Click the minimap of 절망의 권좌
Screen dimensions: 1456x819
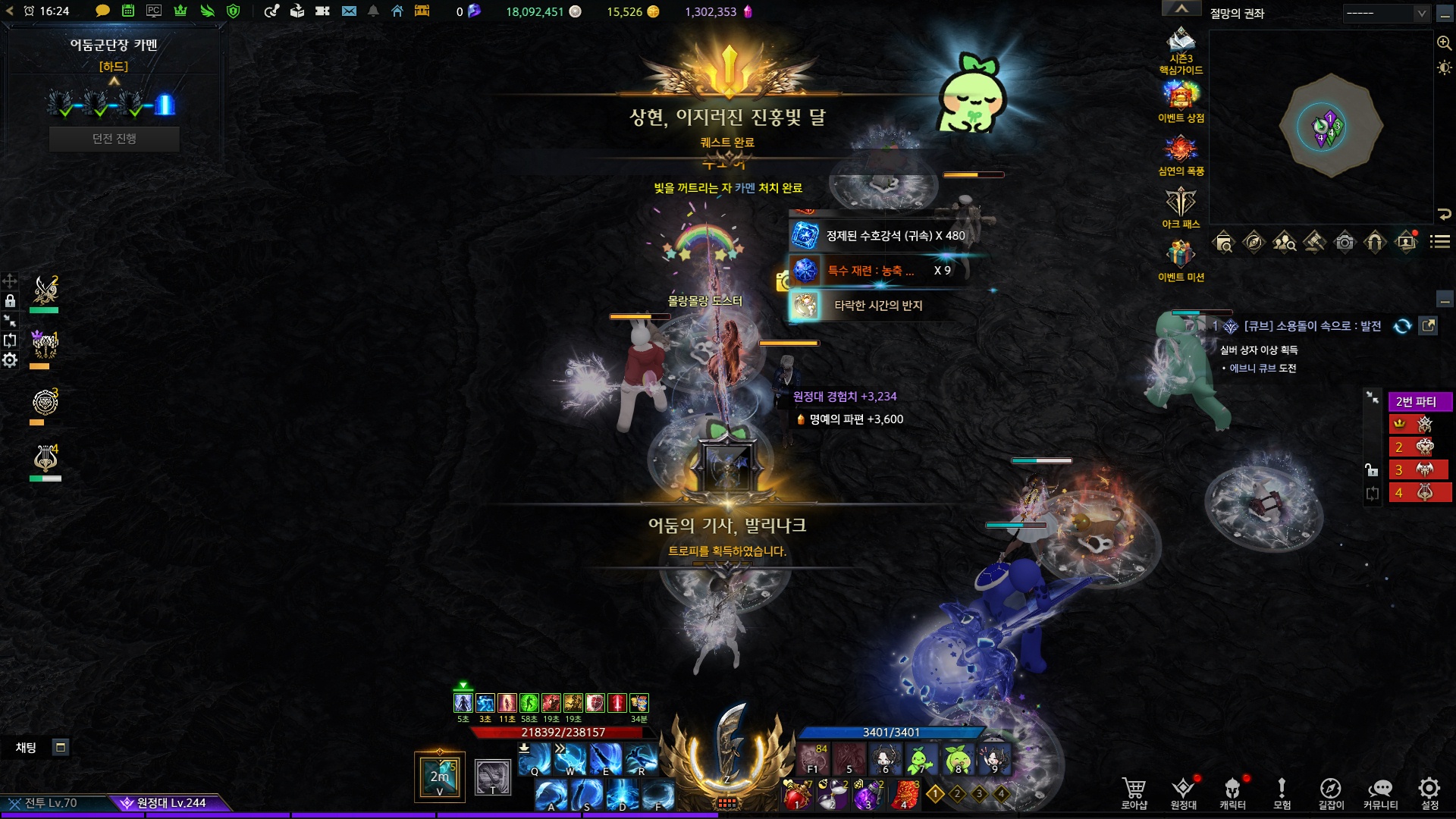pos(1330,126)
